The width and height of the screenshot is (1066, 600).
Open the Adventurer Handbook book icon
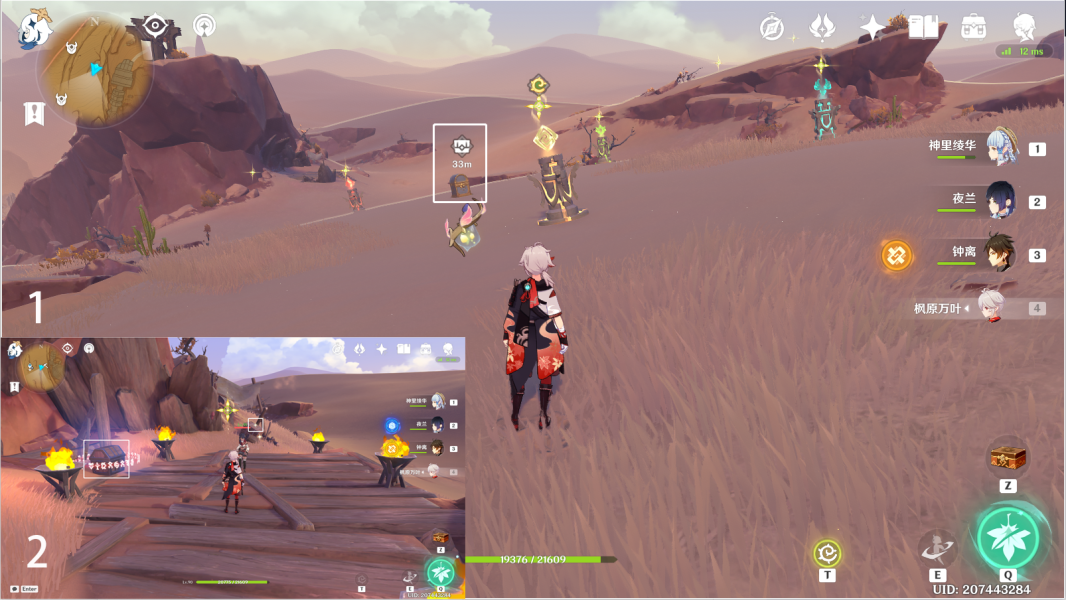(923, 27)
